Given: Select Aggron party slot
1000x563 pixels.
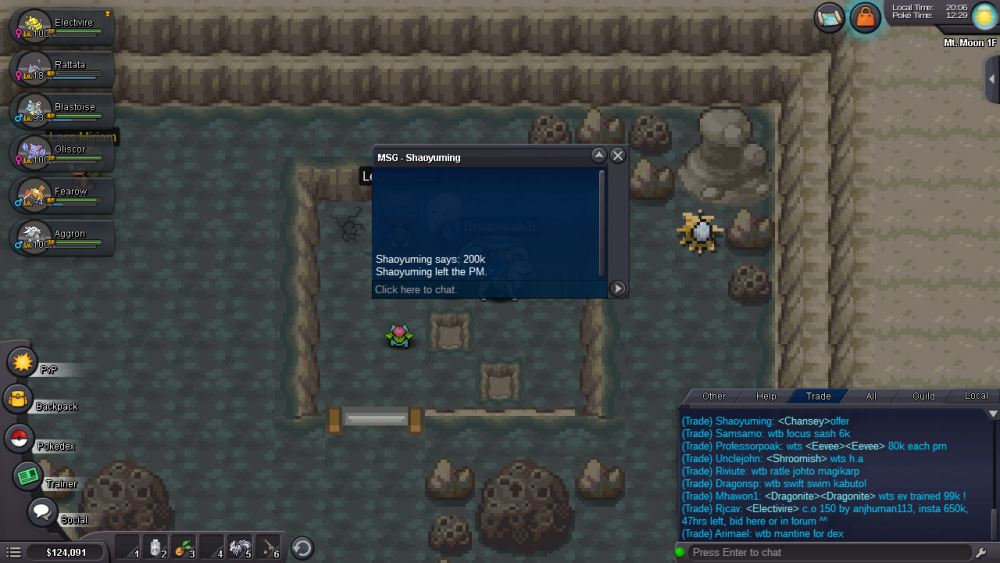Looking at the screenshot, I should (x=58, y=237).
